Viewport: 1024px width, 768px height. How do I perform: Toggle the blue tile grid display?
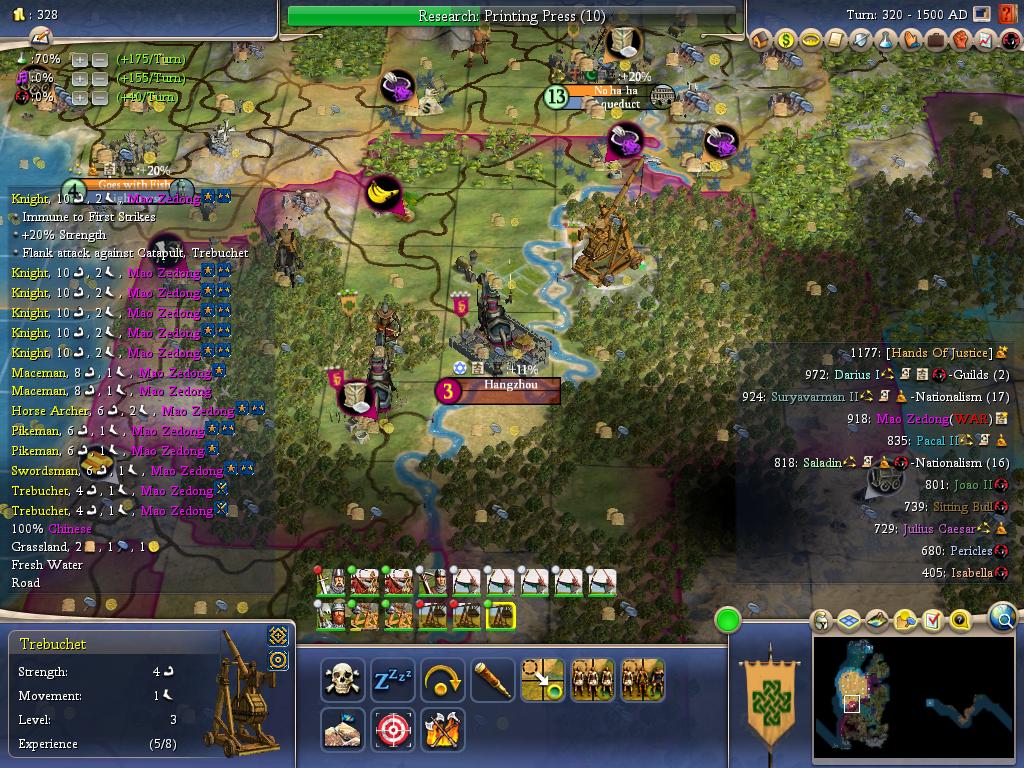tap(848, 621)
